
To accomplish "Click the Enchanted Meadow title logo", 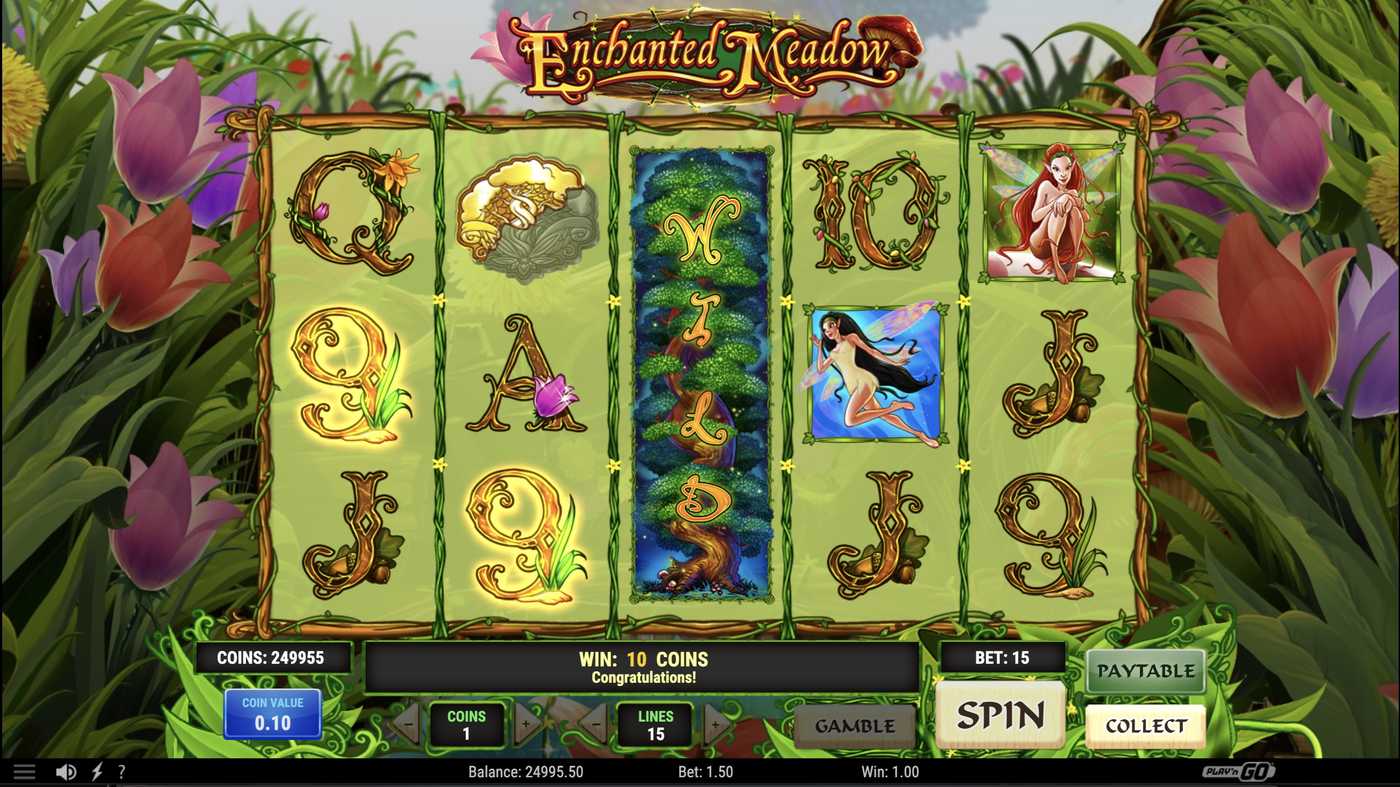I will [700, 55].
